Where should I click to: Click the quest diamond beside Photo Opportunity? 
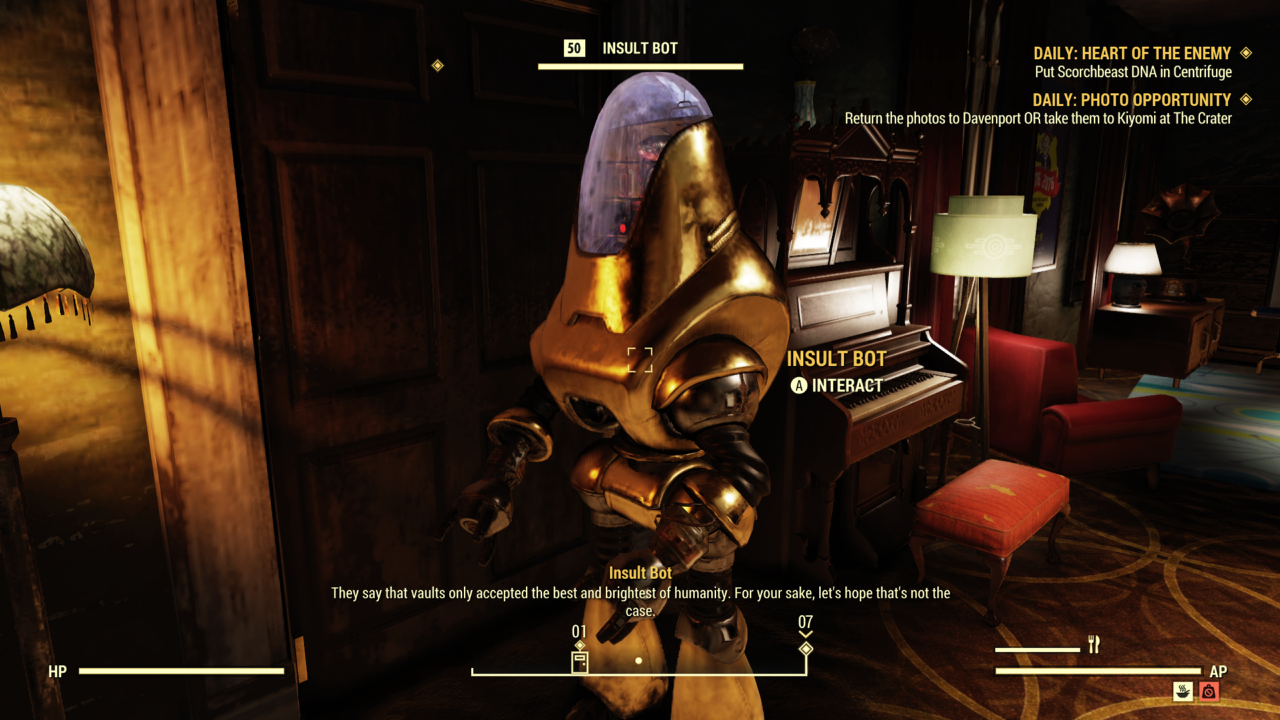(1245, 100)
